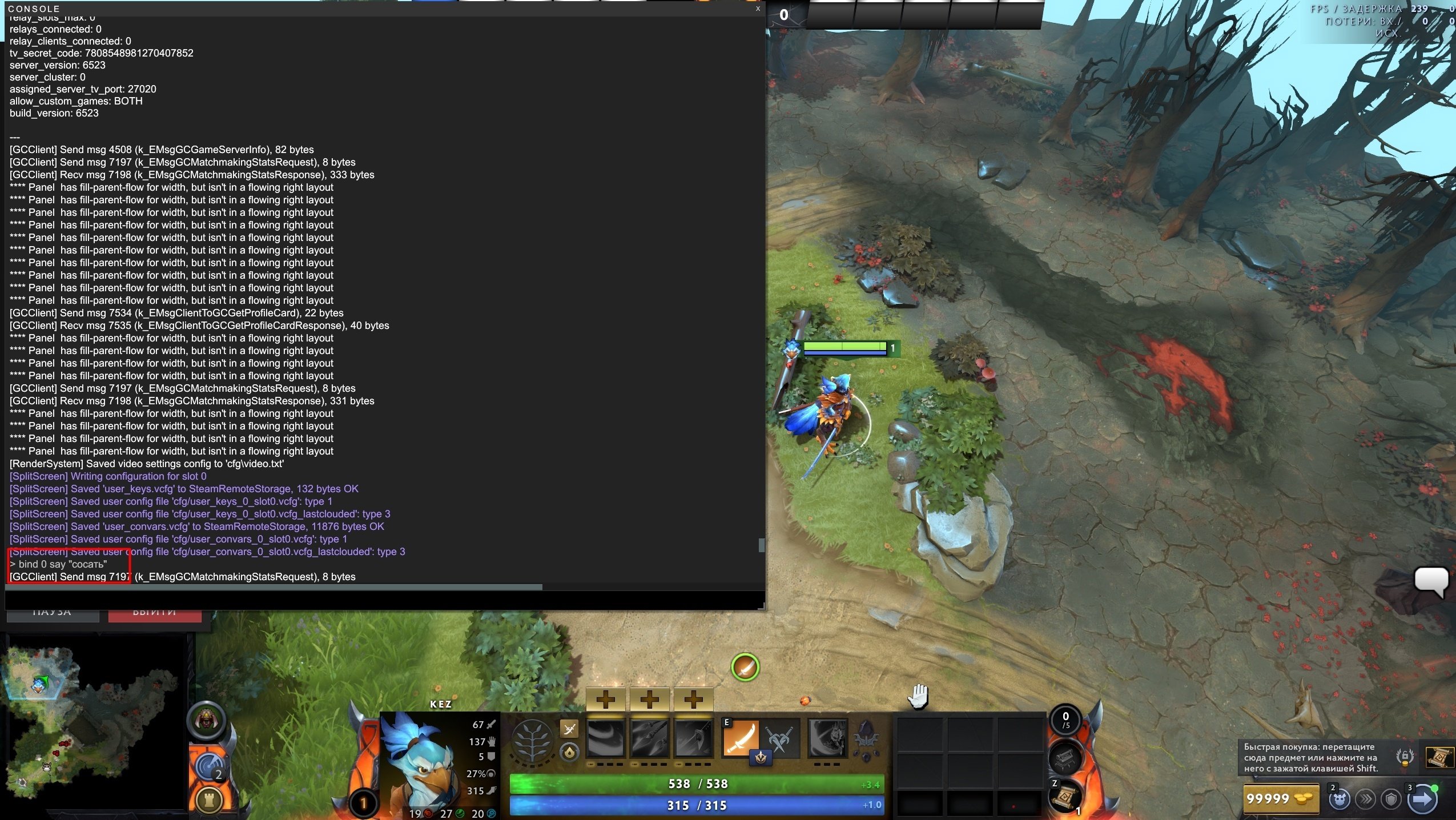1456x820 pixels.
Task: Click the crossed daggers ability icon
Action: point(780,739)
